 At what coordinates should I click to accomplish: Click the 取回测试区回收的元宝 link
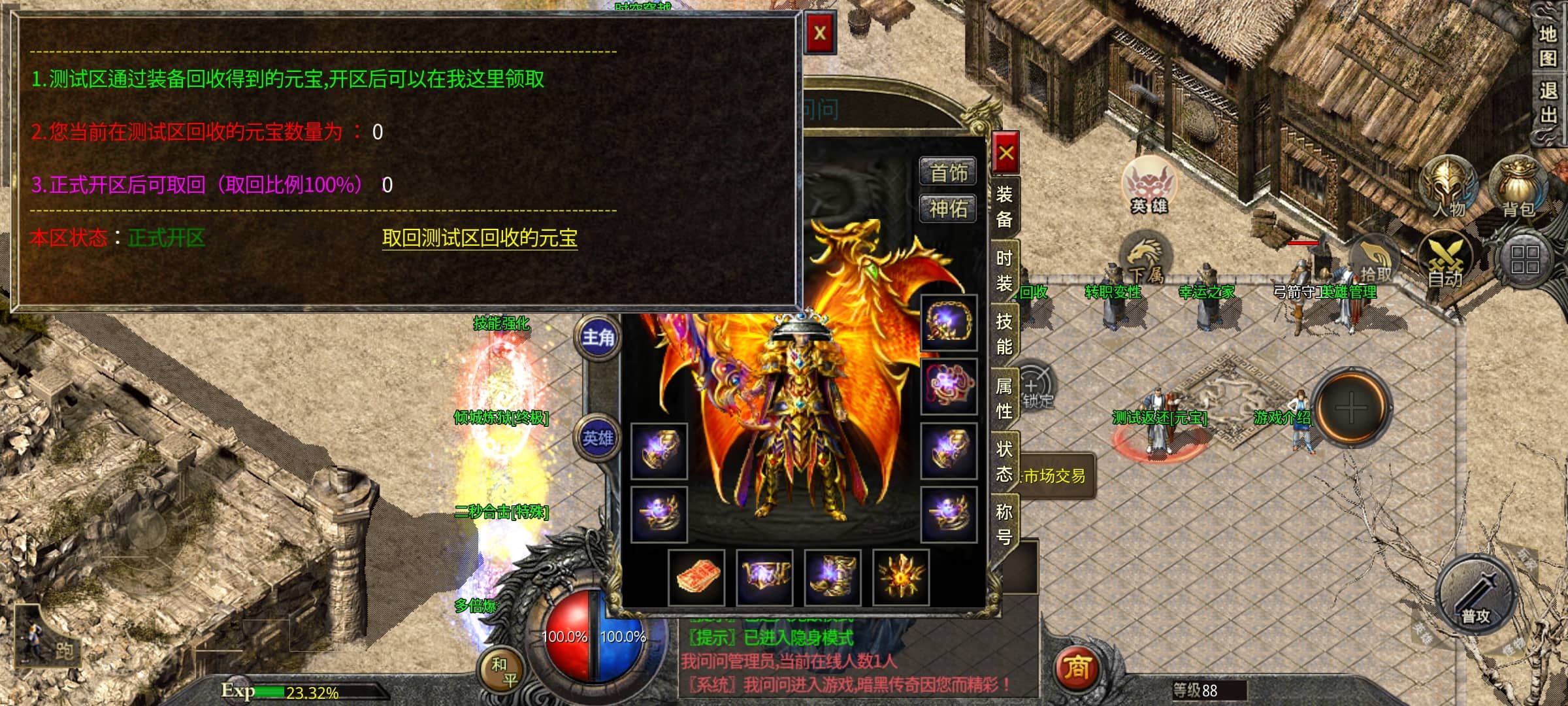pos(480,238)
